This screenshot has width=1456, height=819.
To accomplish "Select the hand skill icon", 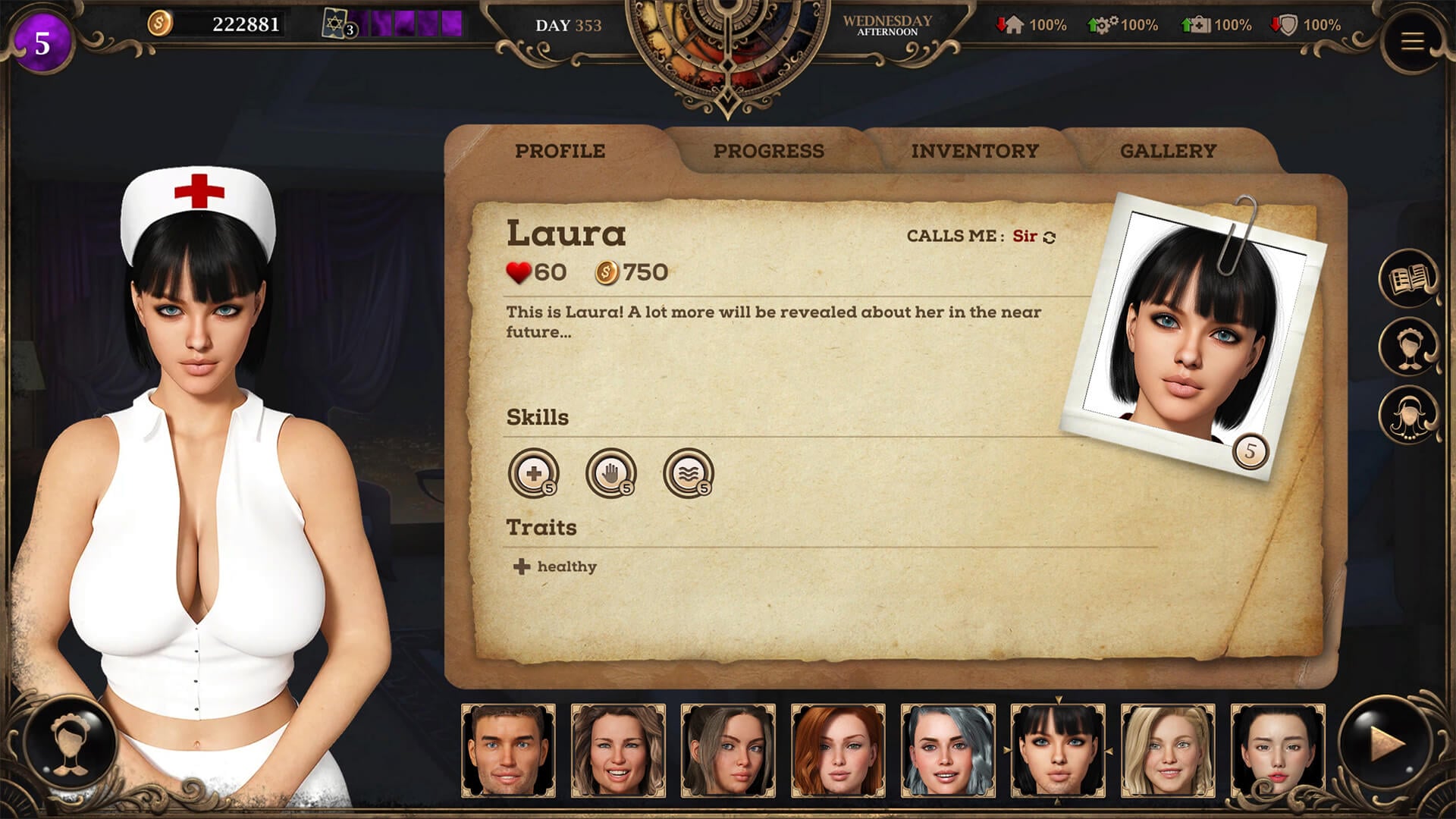I will [x=610, y=473].
